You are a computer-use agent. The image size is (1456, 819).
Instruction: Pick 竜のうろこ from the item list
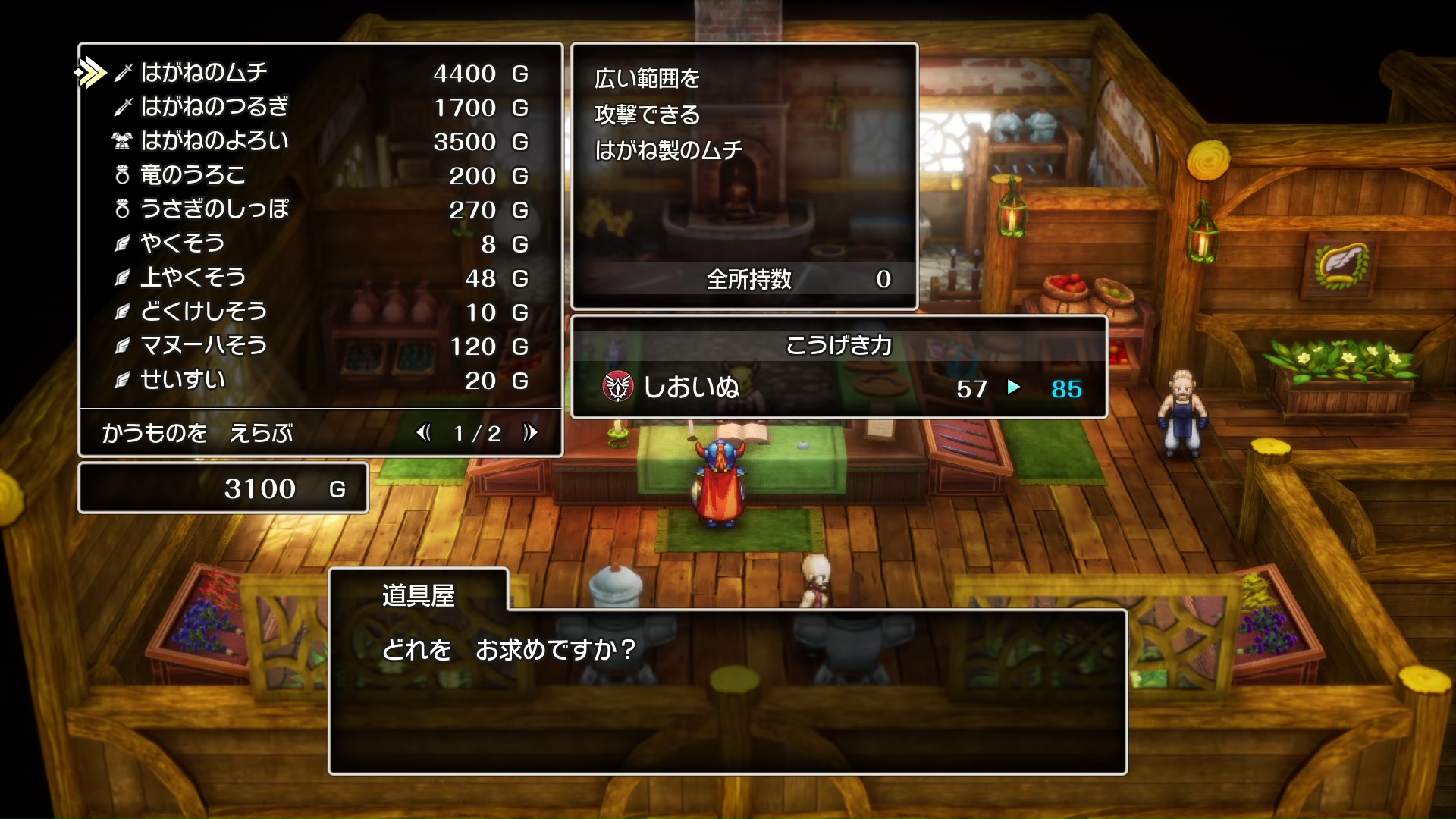[193, 175]
